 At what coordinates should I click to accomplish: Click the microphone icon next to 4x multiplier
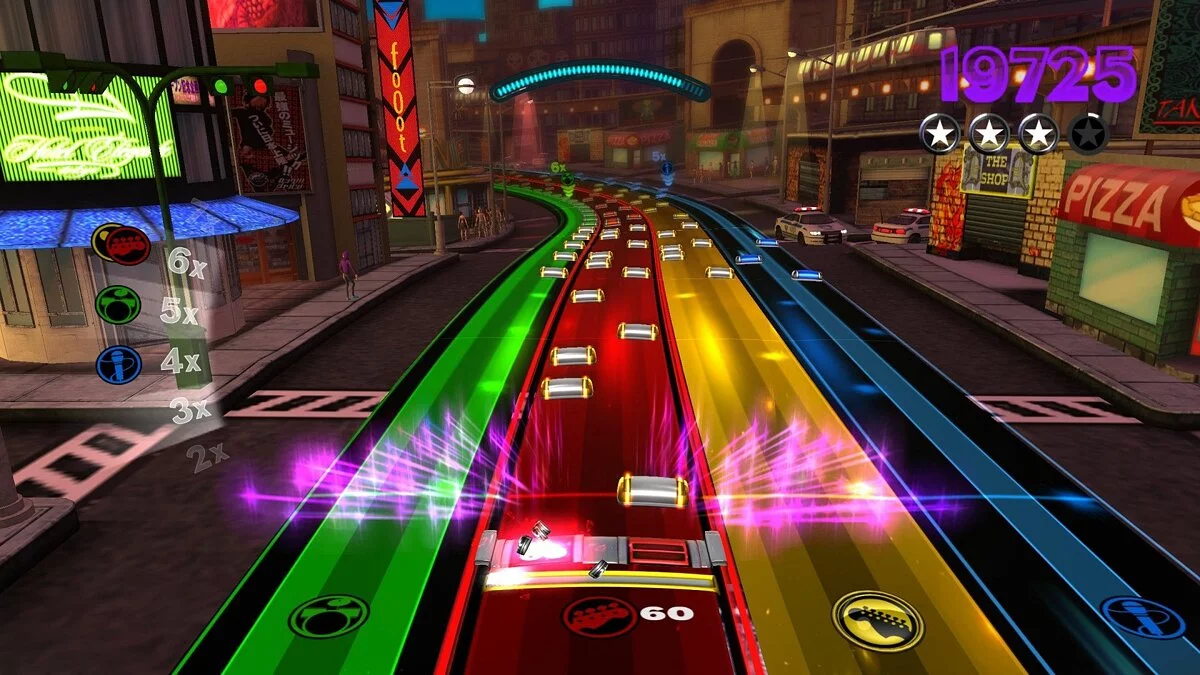(119, 364)
